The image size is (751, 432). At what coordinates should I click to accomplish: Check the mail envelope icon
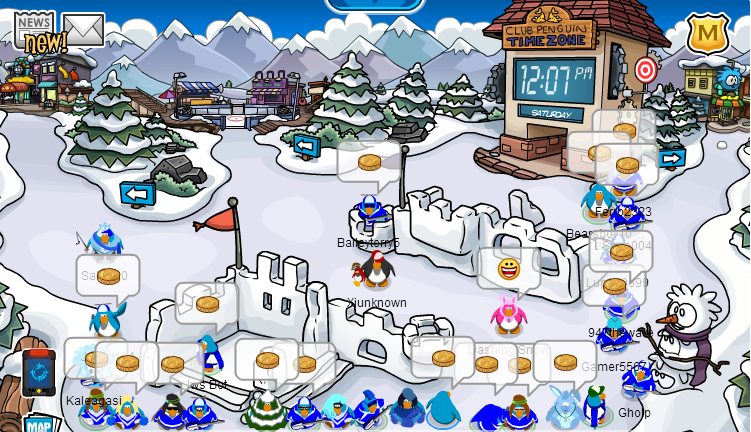click(x=83, y=29)
